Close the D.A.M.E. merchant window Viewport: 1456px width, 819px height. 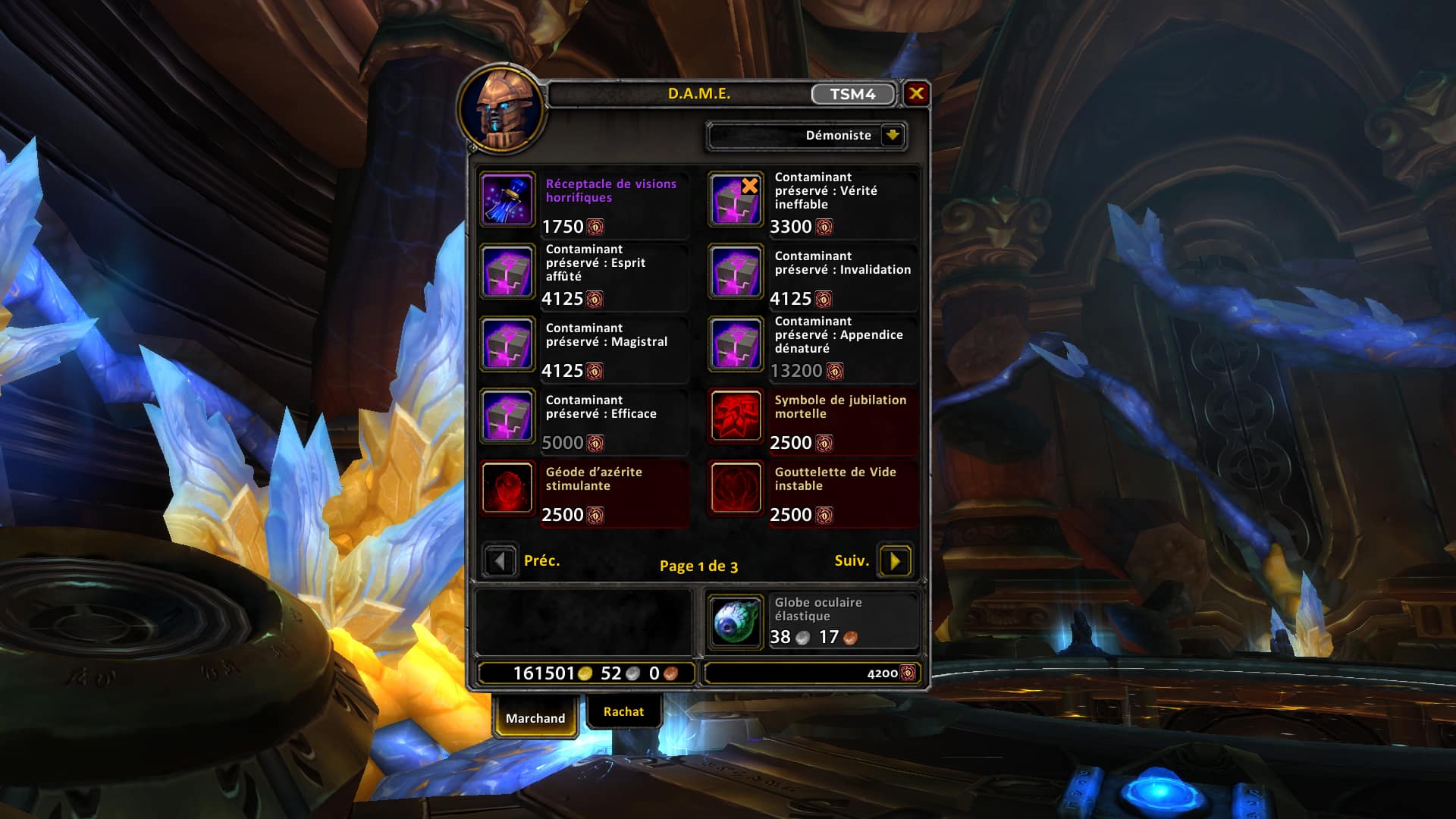(916, 93)
